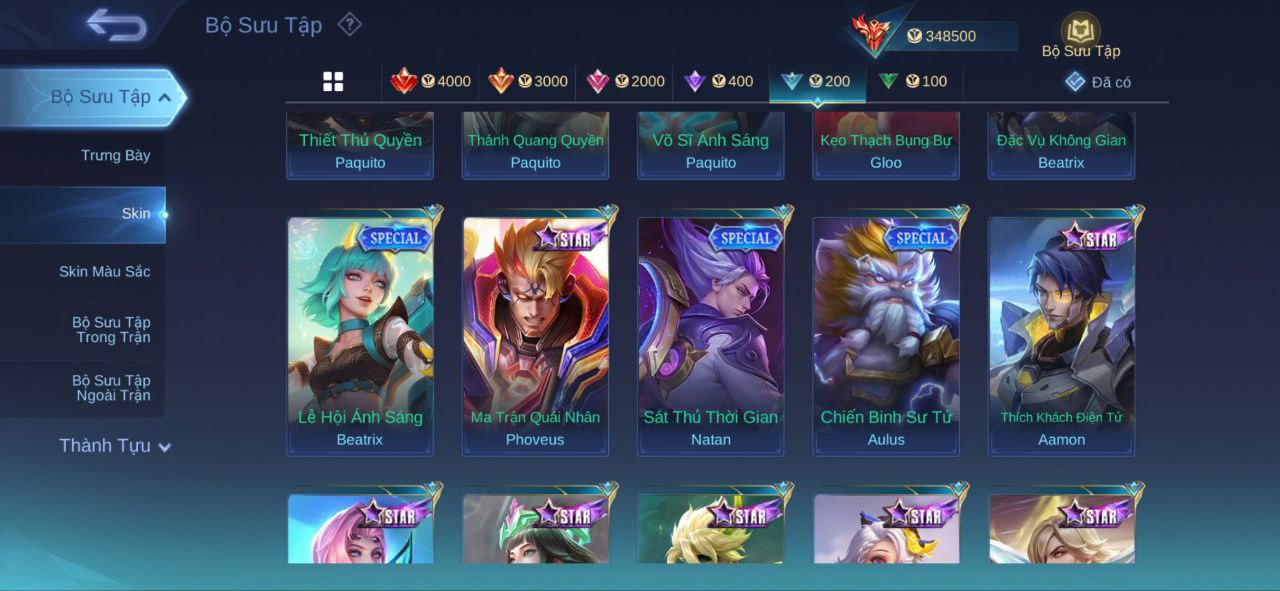1280x591 pixels.
Task: Go back using the return arrow
Action: [x=116, y=25]
